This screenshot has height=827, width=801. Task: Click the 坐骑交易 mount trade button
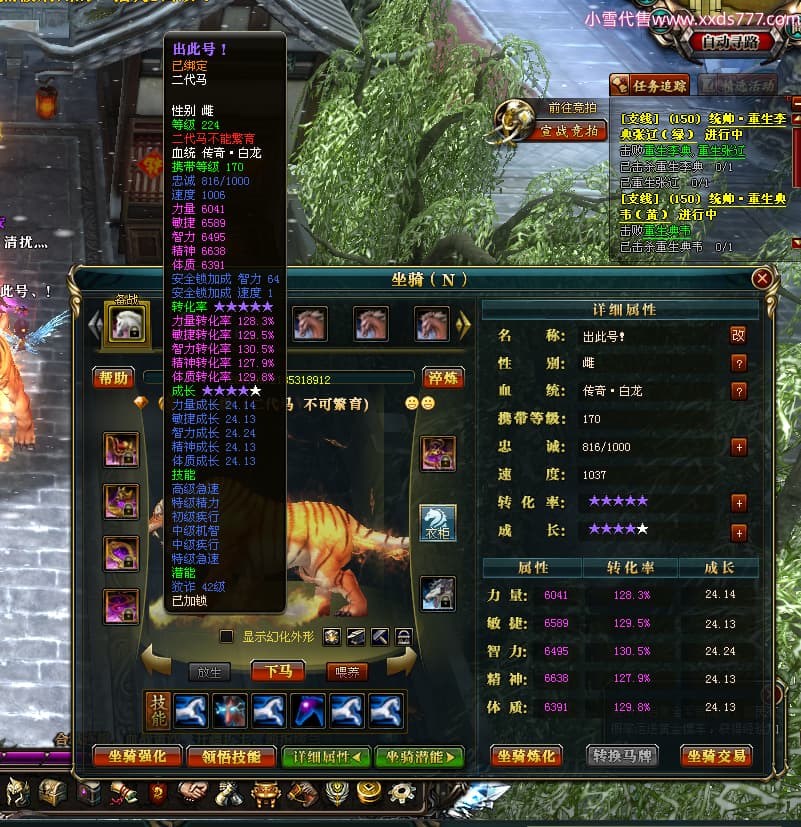[x=717, y=756]
